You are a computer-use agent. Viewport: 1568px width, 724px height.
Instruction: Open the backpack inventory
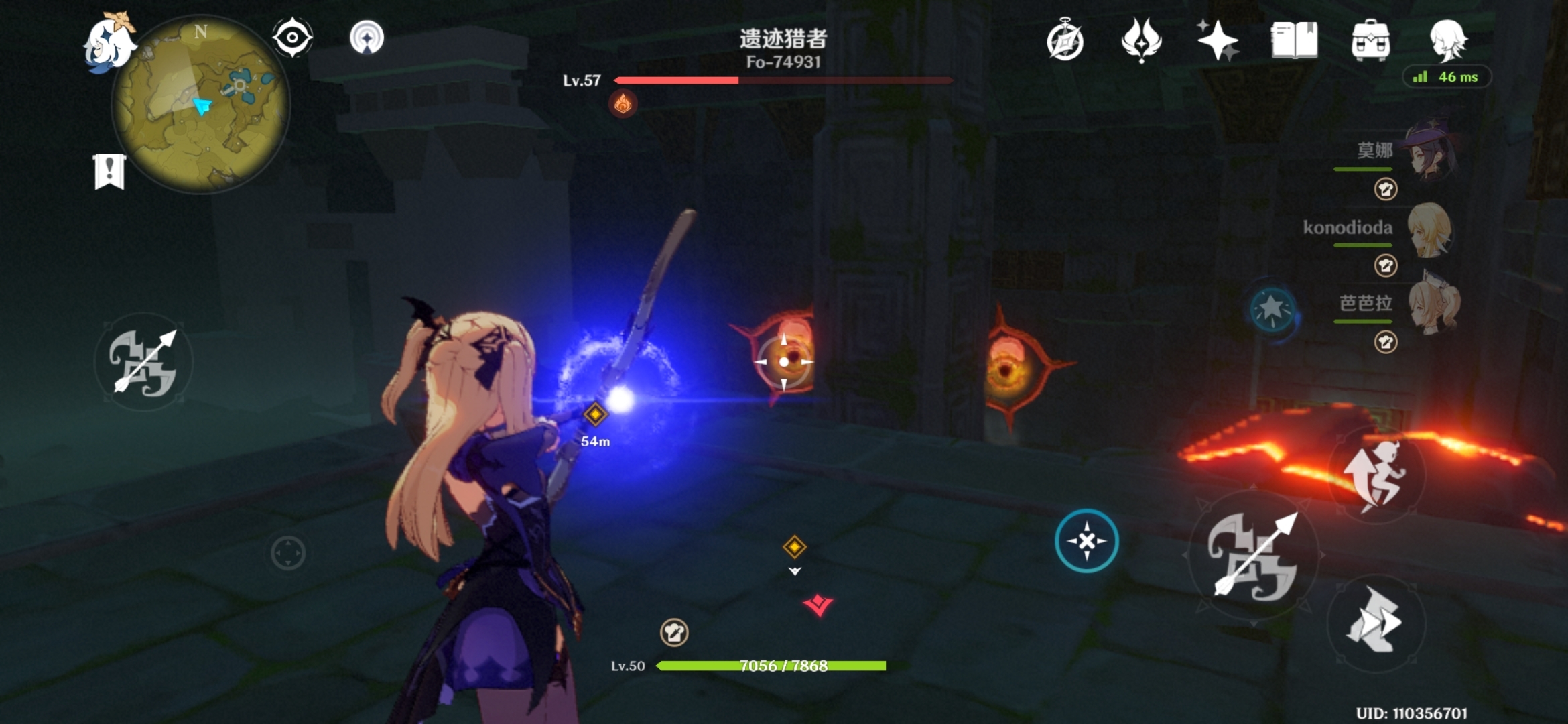coord(1370,40)
